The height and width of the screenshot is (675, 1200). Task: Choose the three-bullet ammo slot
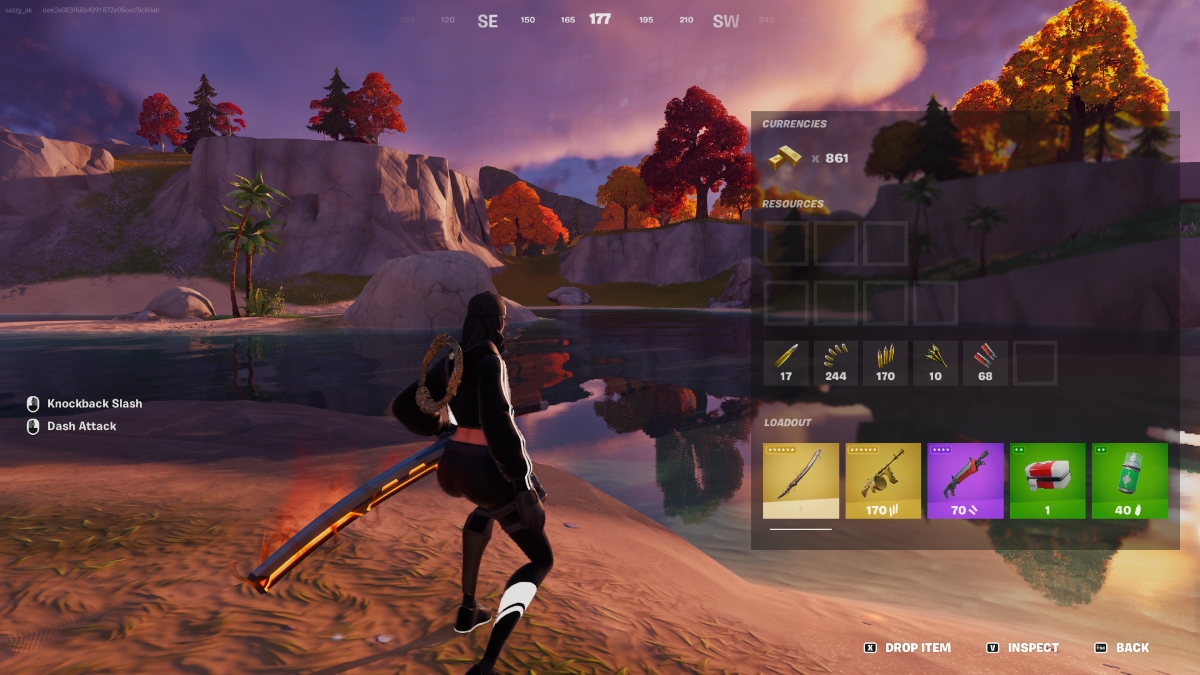click(x=885, y=363)
